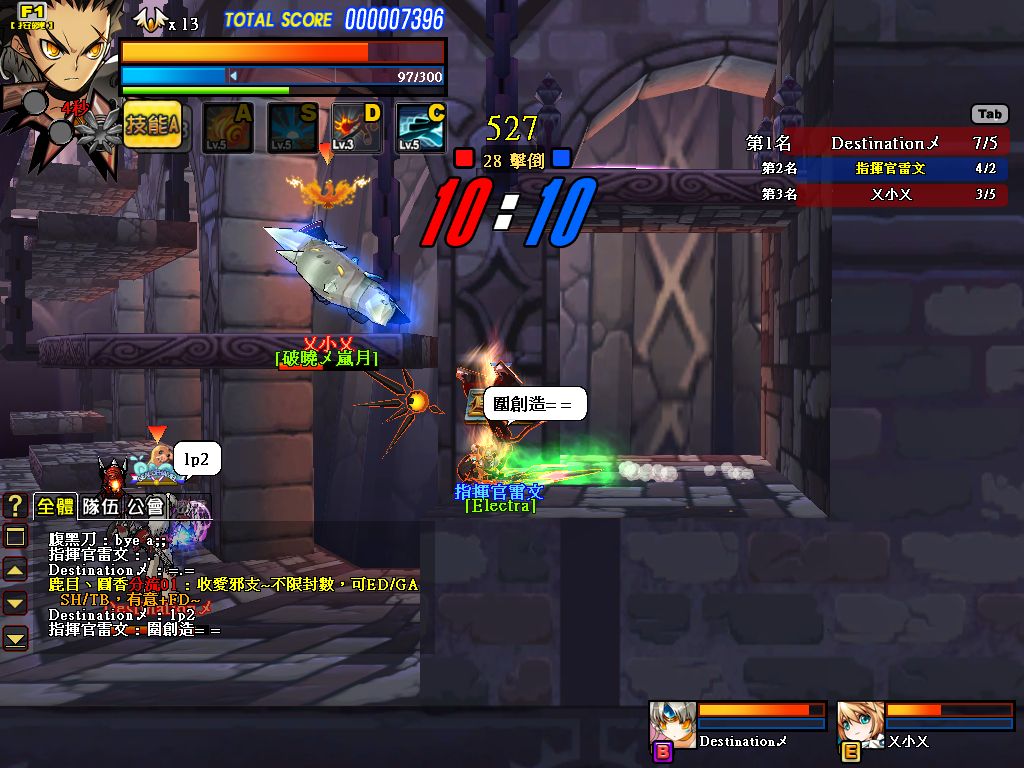Select first-place Destinationメ scoreboard row
Image resolution: width=1024 pixels, height=768 pixels.
point(876,143)
